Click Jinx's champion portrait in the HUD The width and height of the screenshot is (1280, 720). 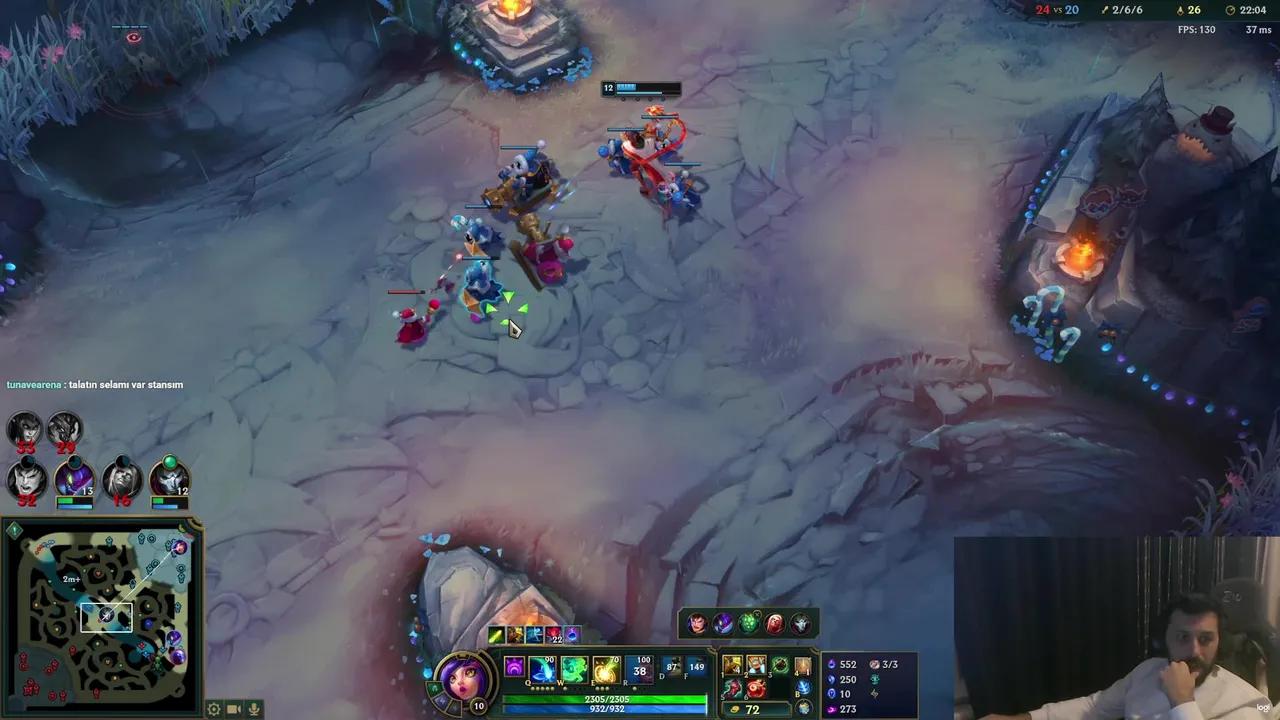click(460, 679)
